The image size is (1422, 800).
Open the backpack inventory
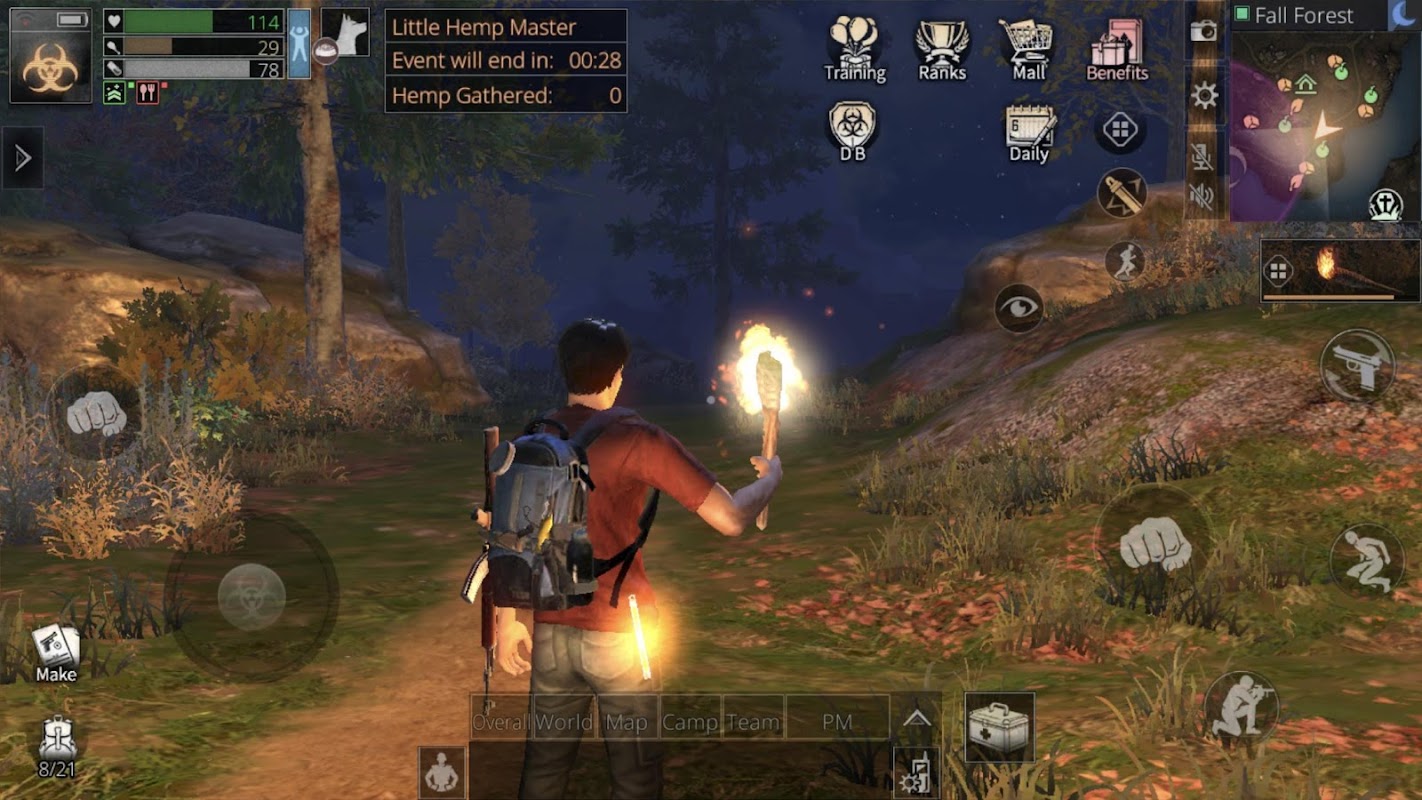pyautogui.click(x=57, y=747)
